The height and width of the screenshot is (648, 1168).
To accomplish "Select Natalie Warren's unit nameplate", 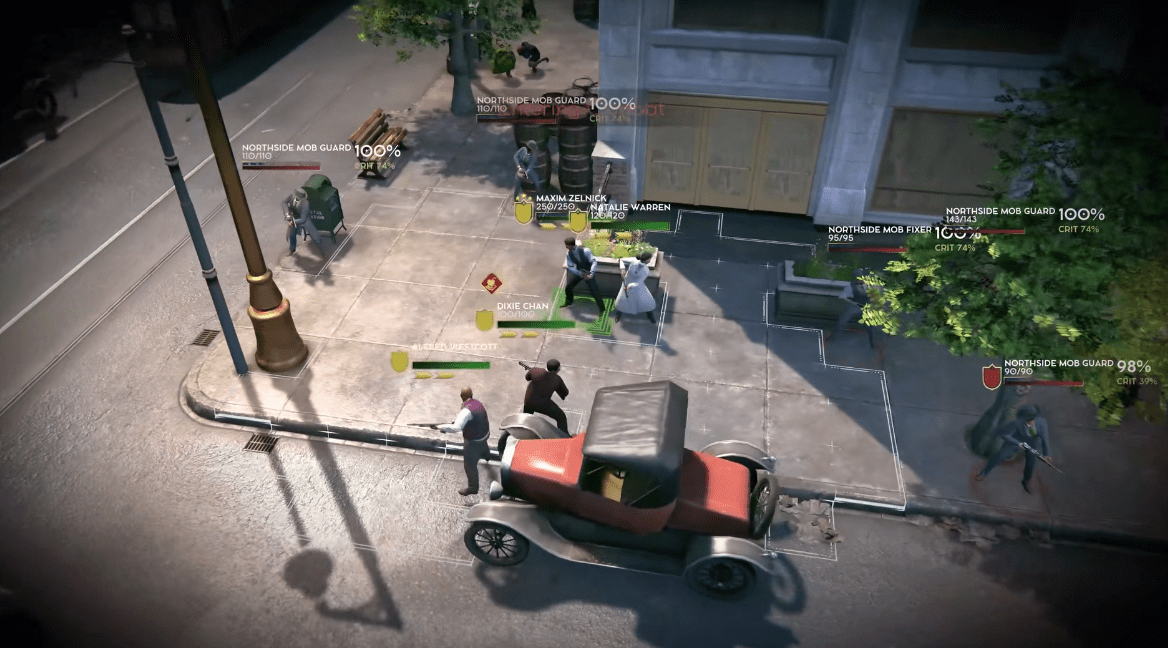I will pos(629,208).
